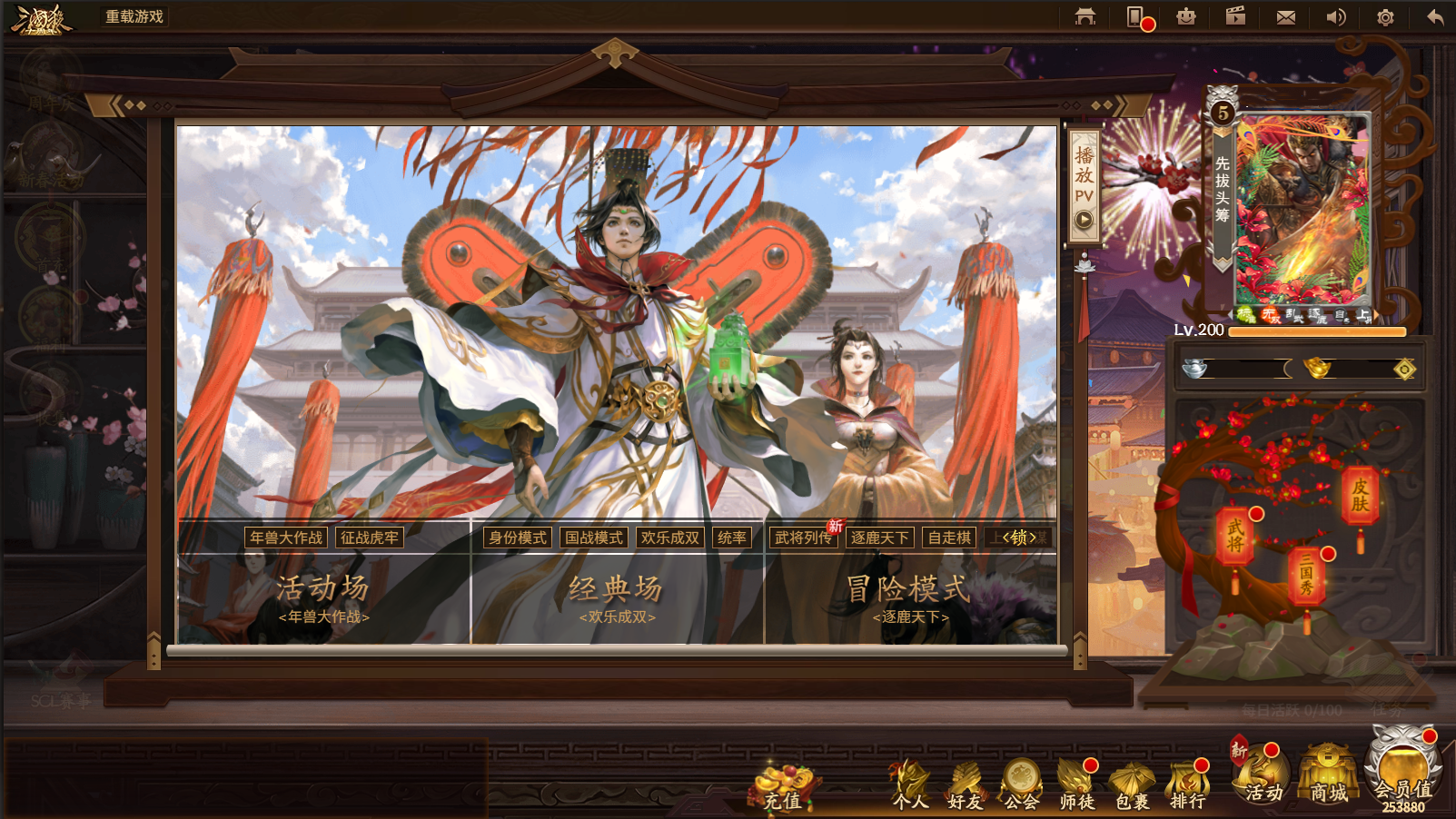Open the 好友 friends list
Image resolution: width=1456 pixels, height=819 pixels.
[x=965, y=786]
